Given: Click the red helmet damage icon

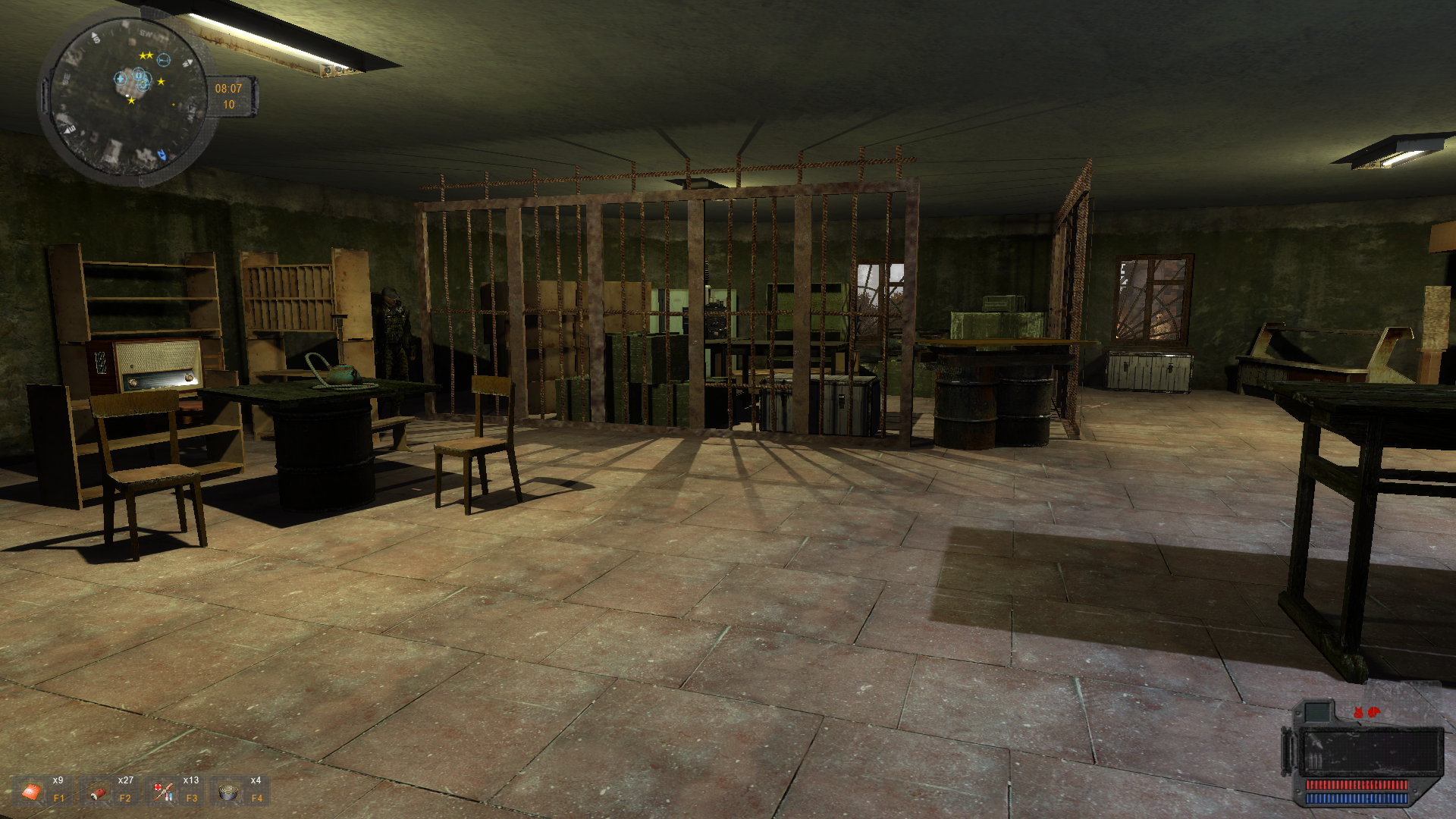Looking at the screenshot, I should [x=1374, y=711].
